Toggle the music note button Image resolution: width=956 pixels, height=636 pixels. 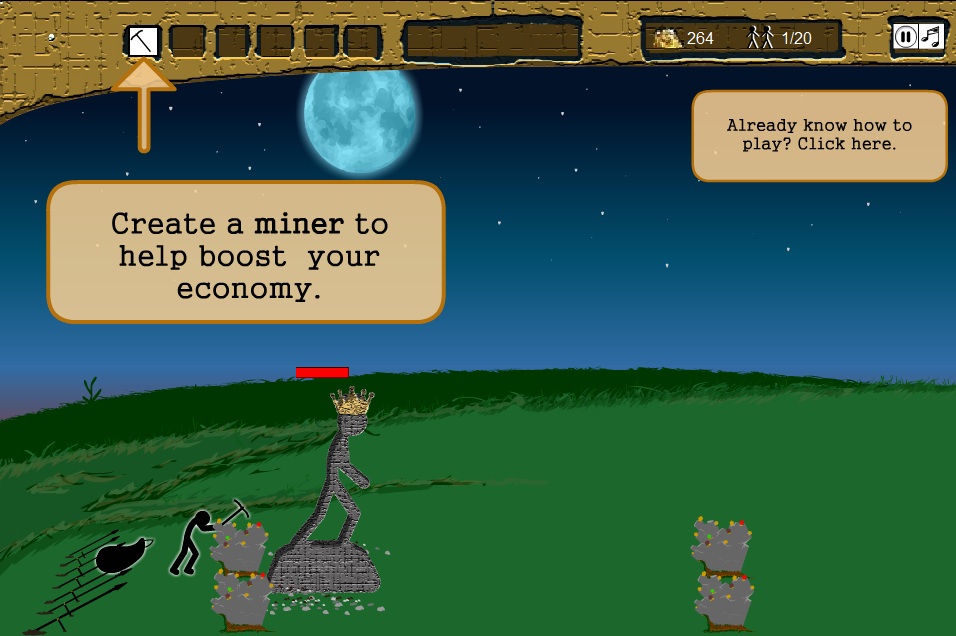[931, 37]
